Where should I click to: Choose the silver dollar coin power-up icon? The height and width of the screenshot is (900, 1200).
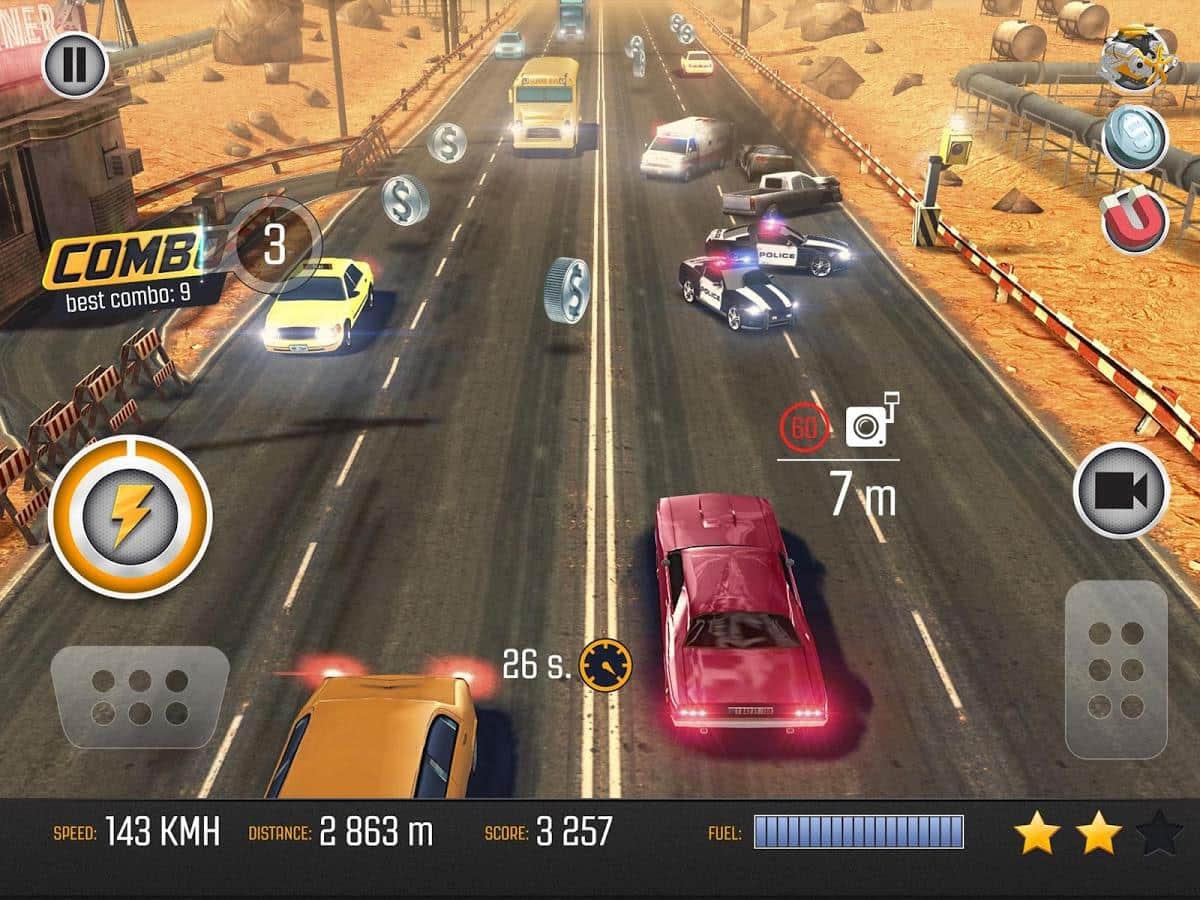point(1135,137)
